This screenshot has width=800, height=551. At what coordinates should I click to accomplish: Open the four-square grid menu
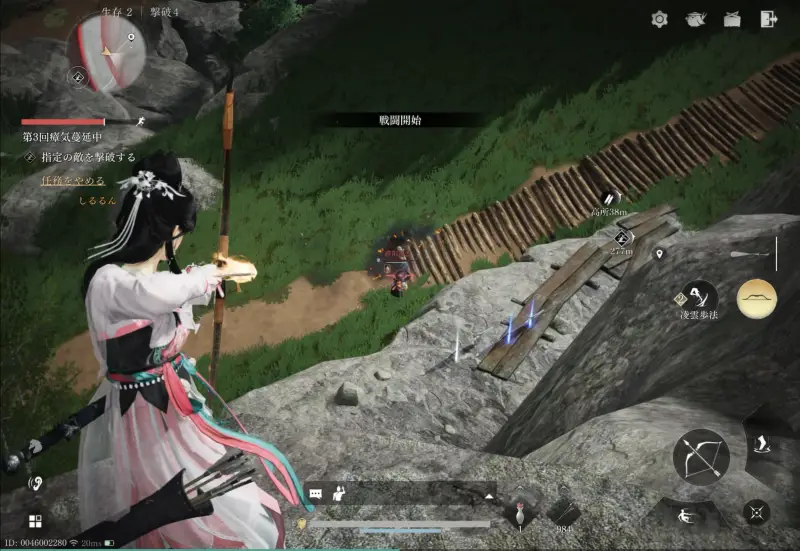[35, 521]
